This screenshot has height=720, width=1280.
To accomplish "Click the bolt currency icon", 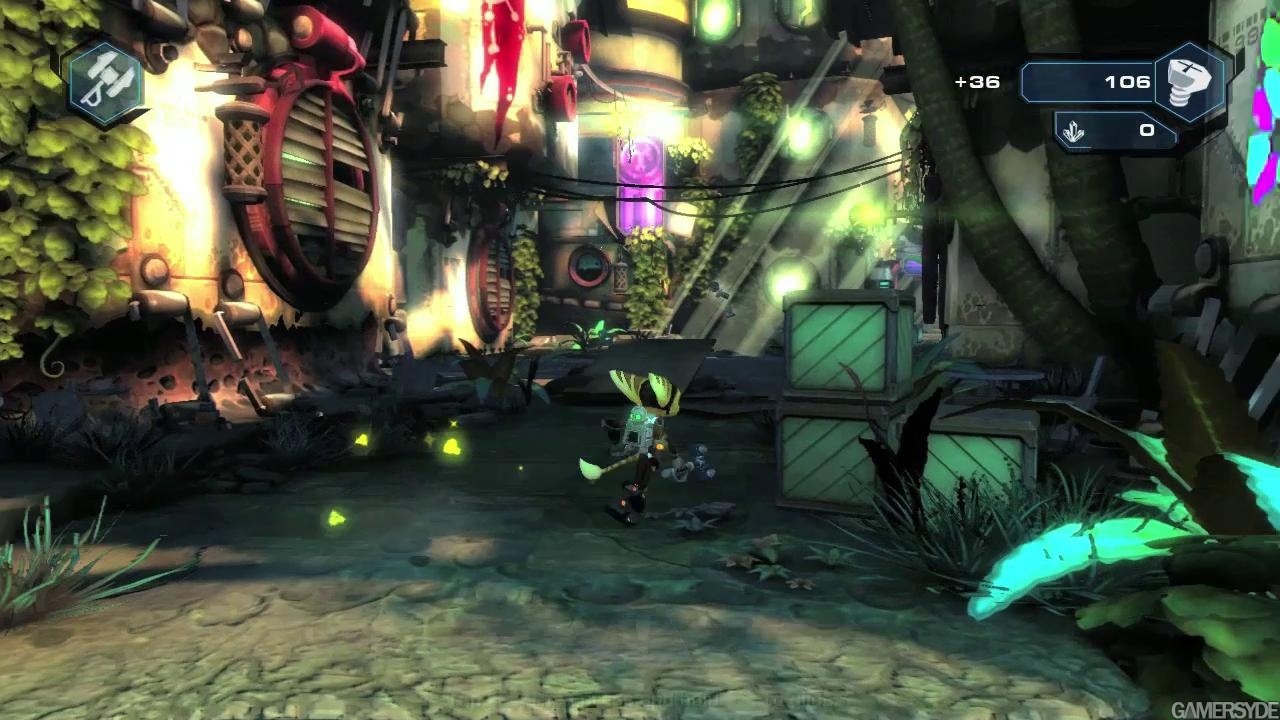I will (1189, 83).
